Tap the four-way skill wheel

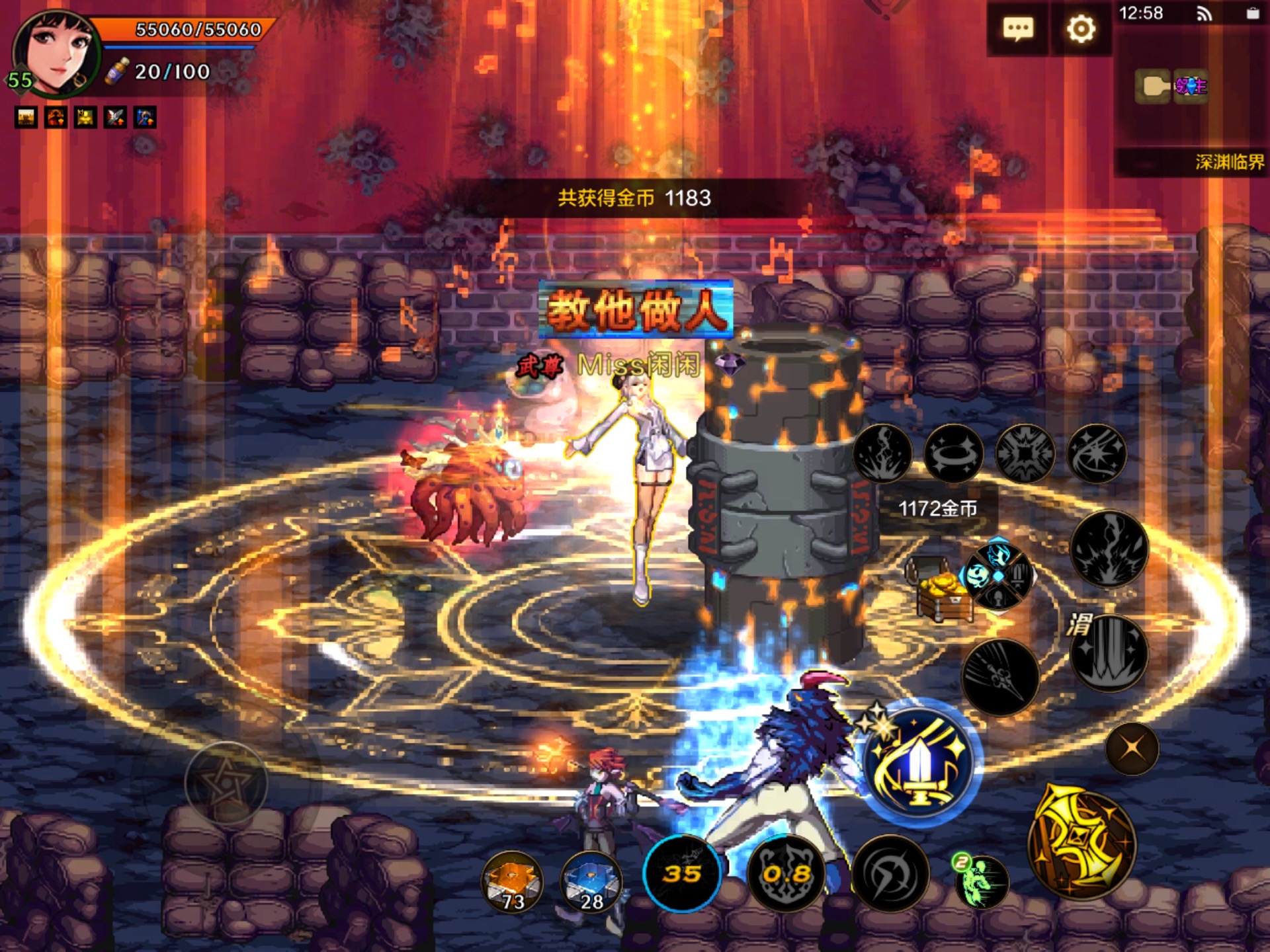[x=997, y=576]
